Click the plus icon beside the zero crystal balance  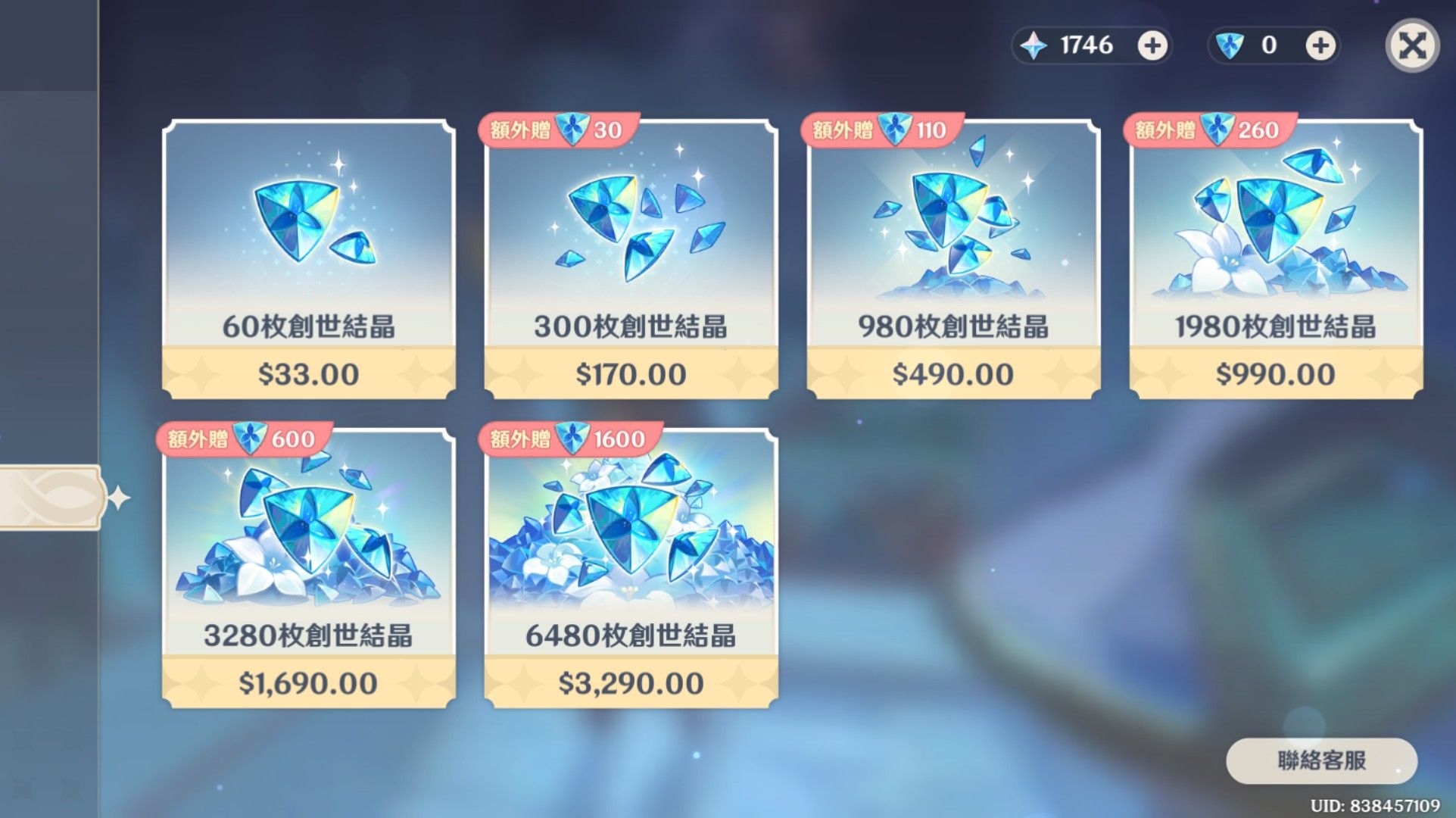pyautogui.click(x=1319, y=45)
